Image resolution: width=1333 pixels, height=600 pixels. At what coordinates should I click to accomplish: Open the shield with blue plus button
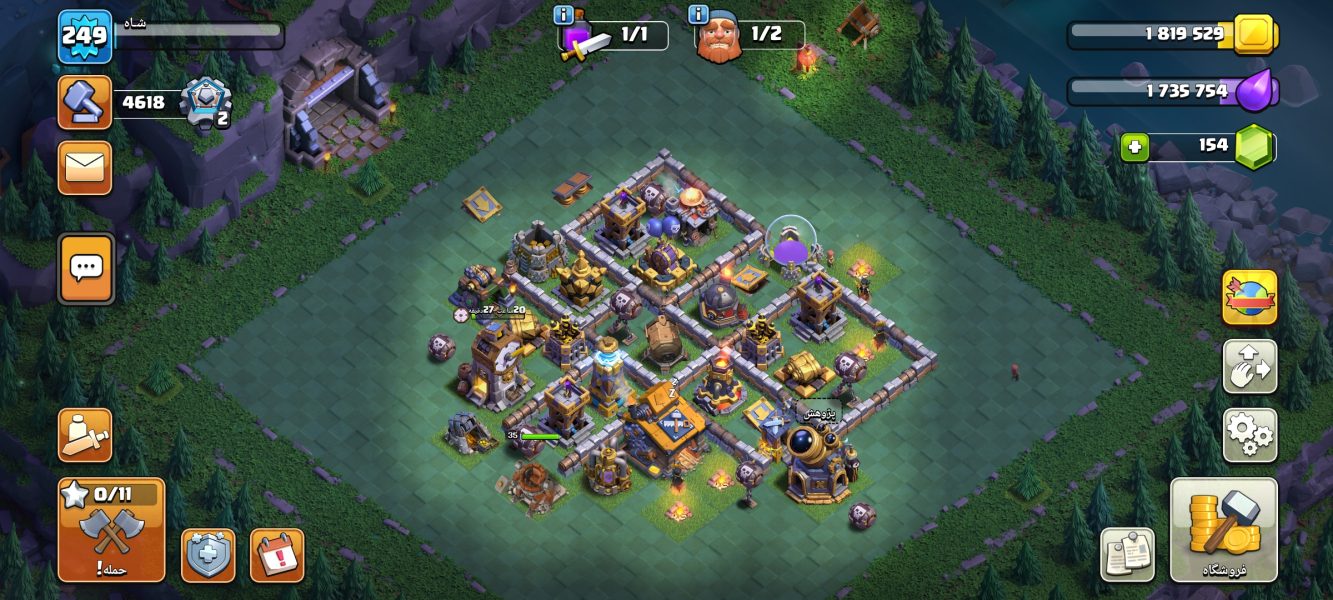pyautogui.click(x=208, y=555)
